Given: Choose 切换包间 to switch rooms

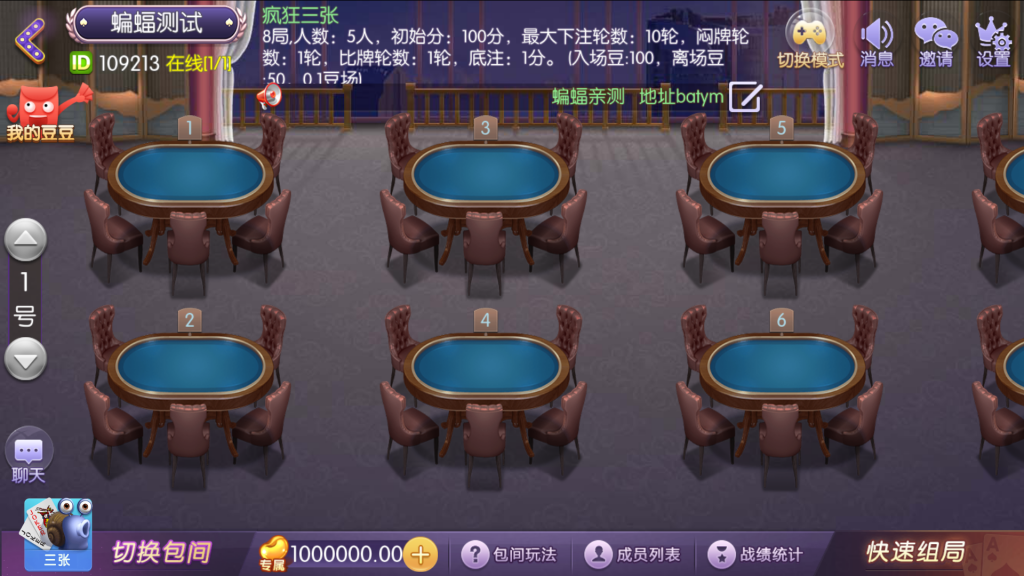Looking at the screenshot, I should [x=161, y=552].
